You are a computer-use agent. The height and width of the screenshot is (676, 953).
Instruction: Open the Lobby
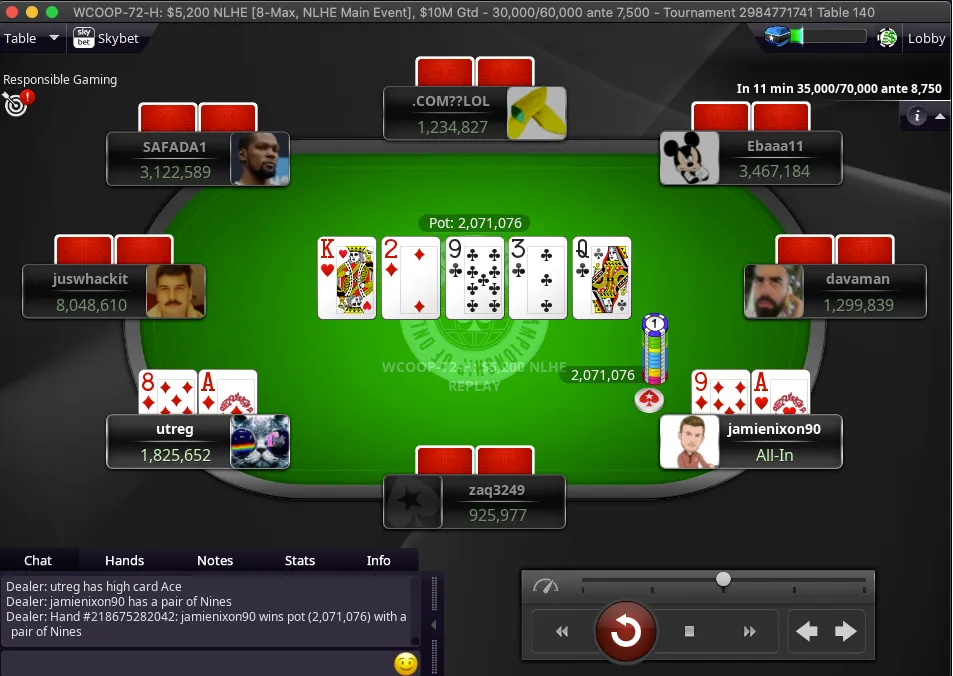coord(925,39)
